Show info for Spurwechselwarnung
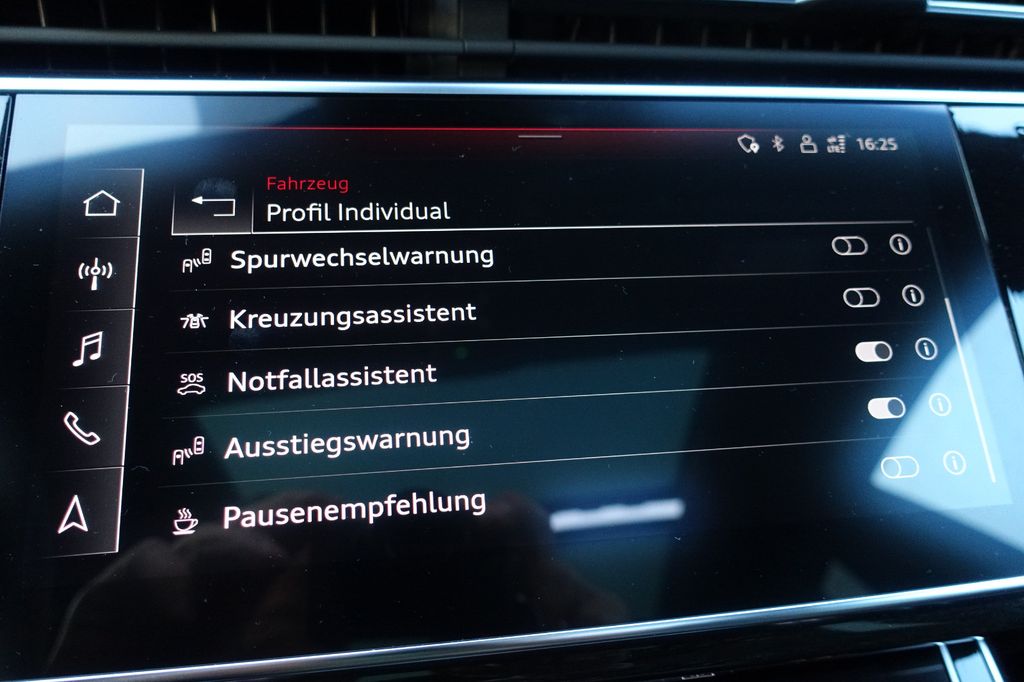This screenshot has width=1024, height=682. pos(901,245)
